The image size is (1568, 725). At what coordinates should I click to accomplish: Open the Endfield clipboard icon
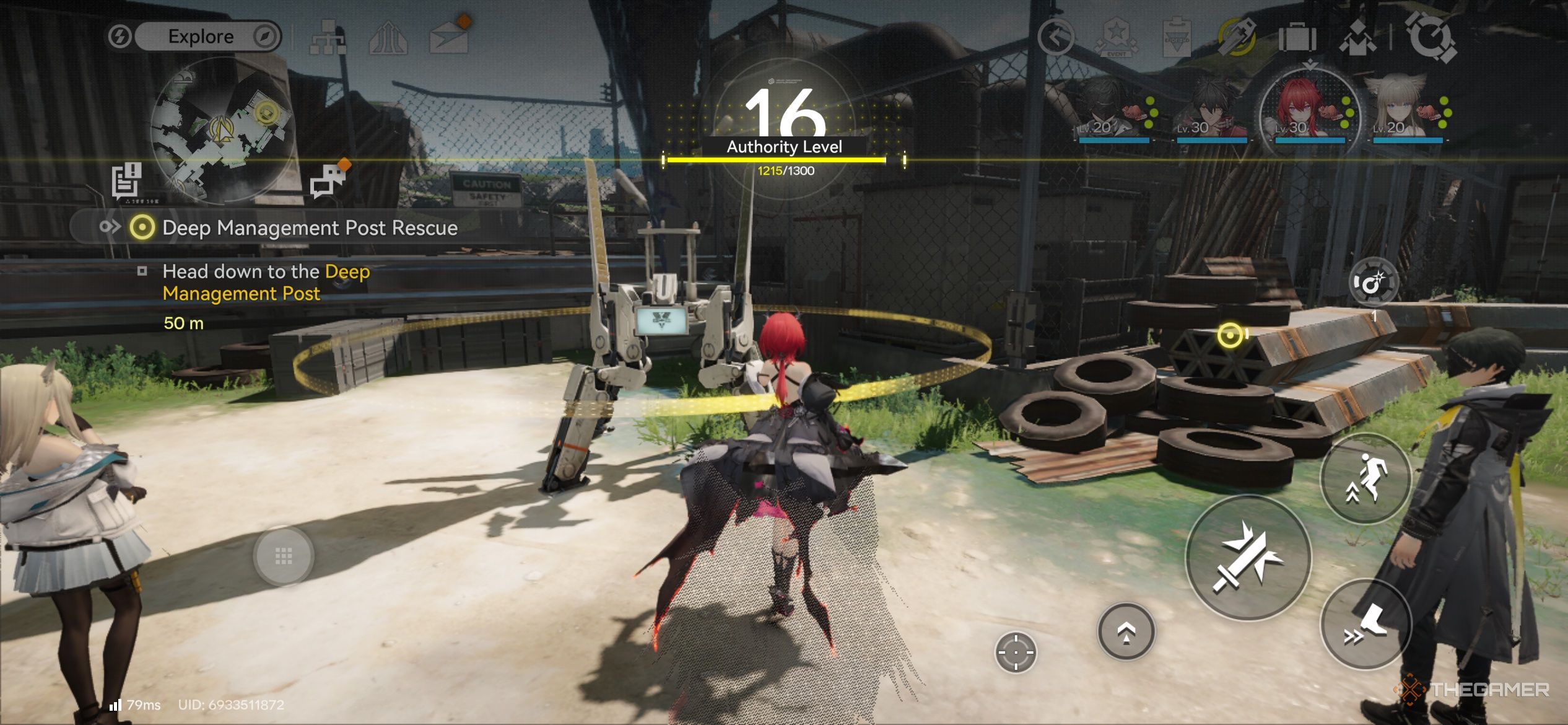coord(1176,38)
